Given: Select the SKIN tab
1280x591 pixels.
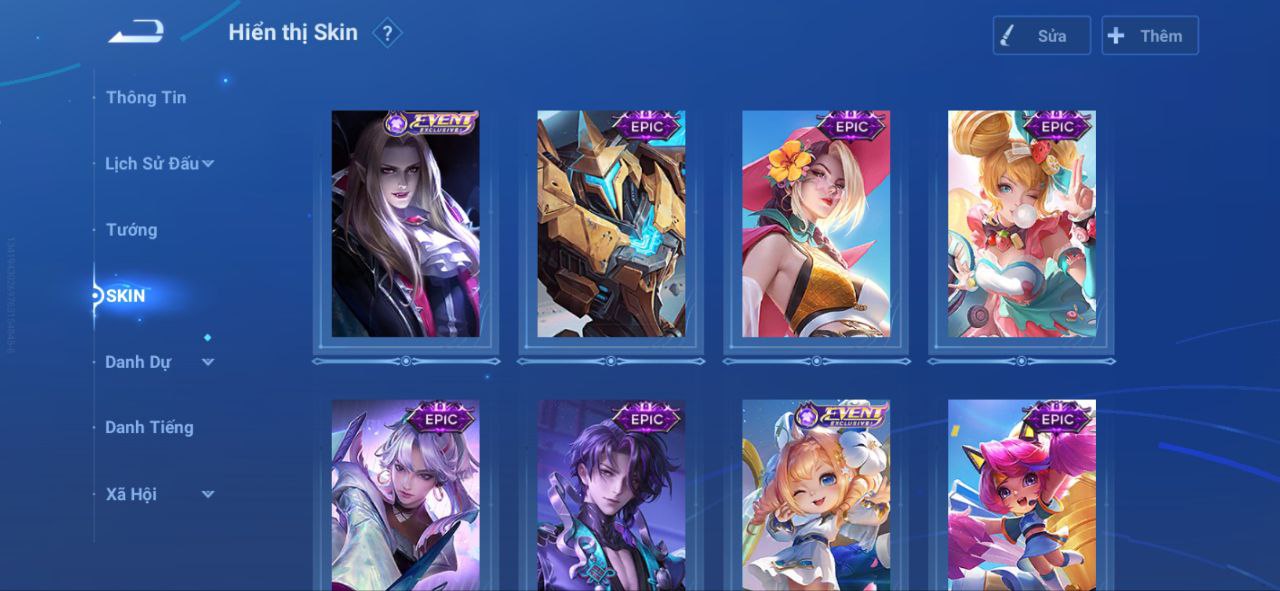Looking at the screenshot, I should click(126, 295).
